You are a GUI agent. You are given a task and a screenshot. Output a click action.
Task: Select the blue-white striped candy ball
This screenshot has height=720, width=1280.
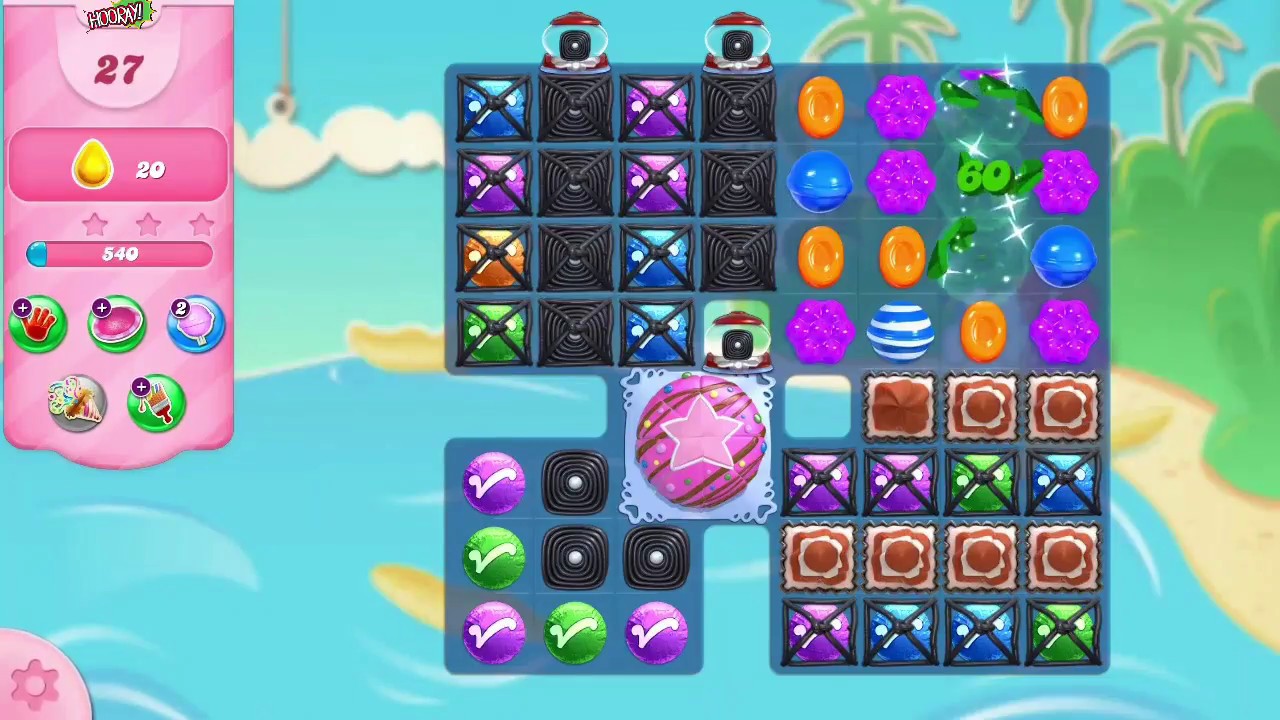click(x=900, y=330)
